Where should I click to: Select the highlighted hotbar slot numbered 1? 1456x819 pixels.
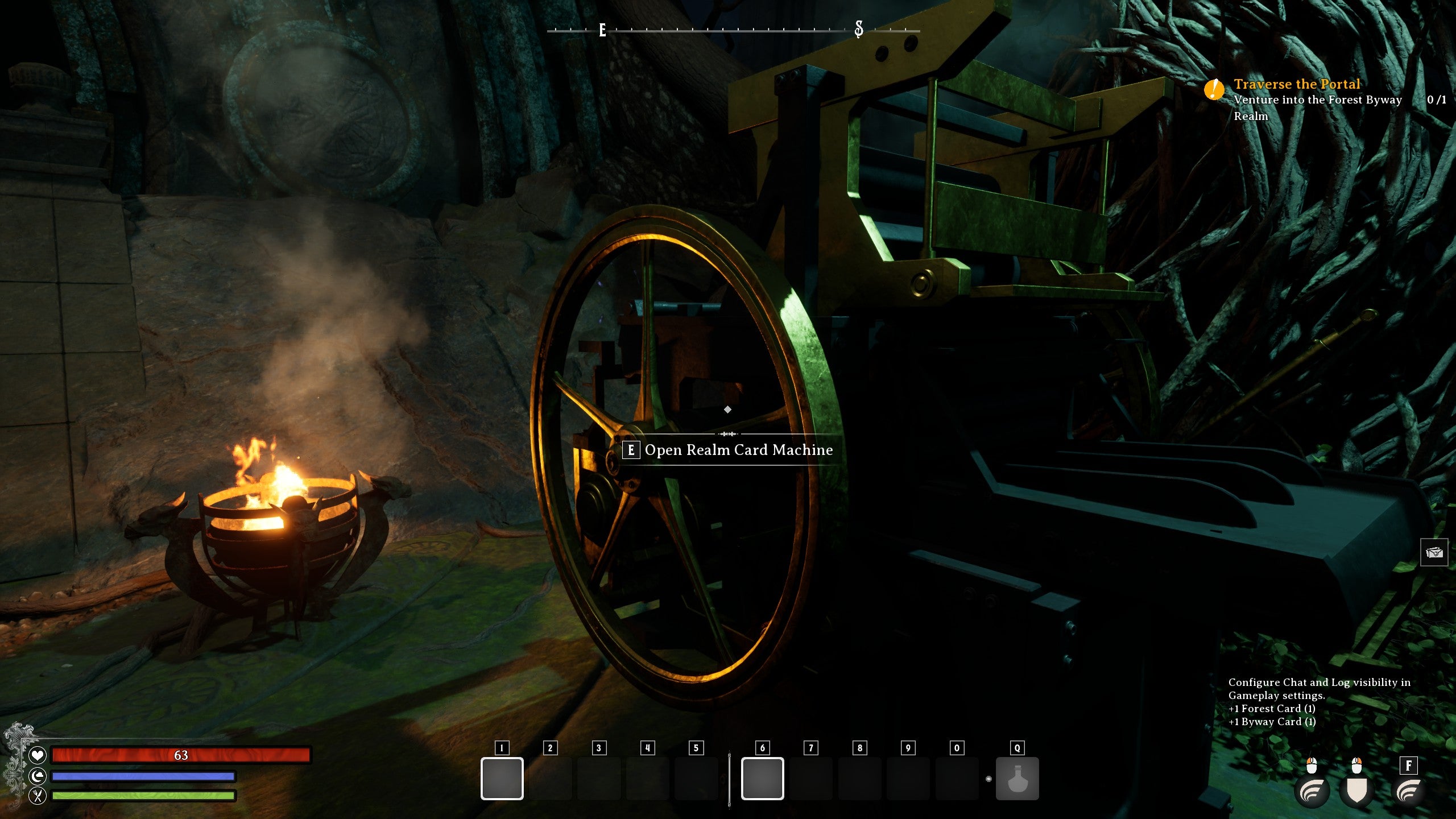(502, 778)
